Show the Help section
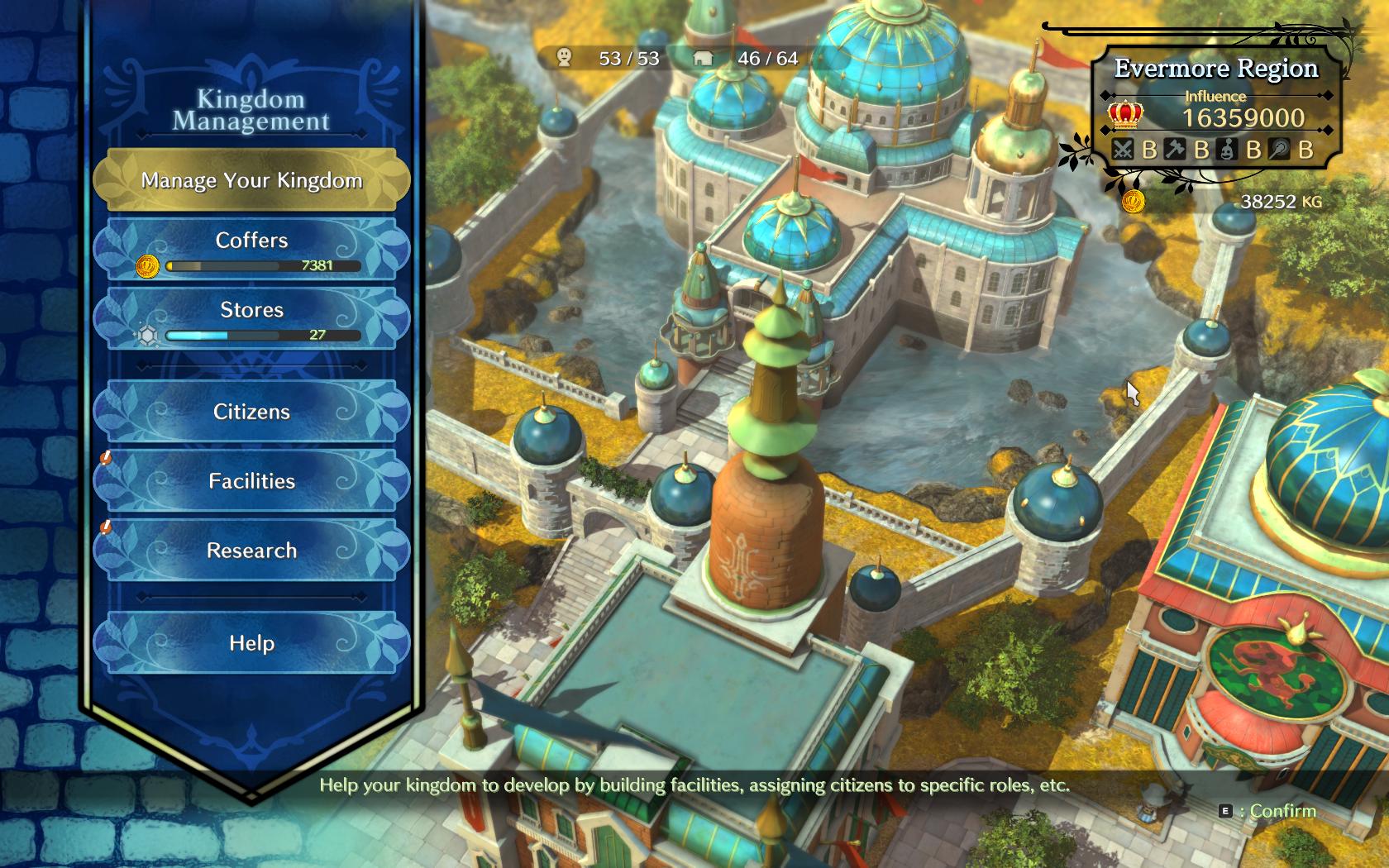The image size is (1389, 868). (x=251, y=643)
